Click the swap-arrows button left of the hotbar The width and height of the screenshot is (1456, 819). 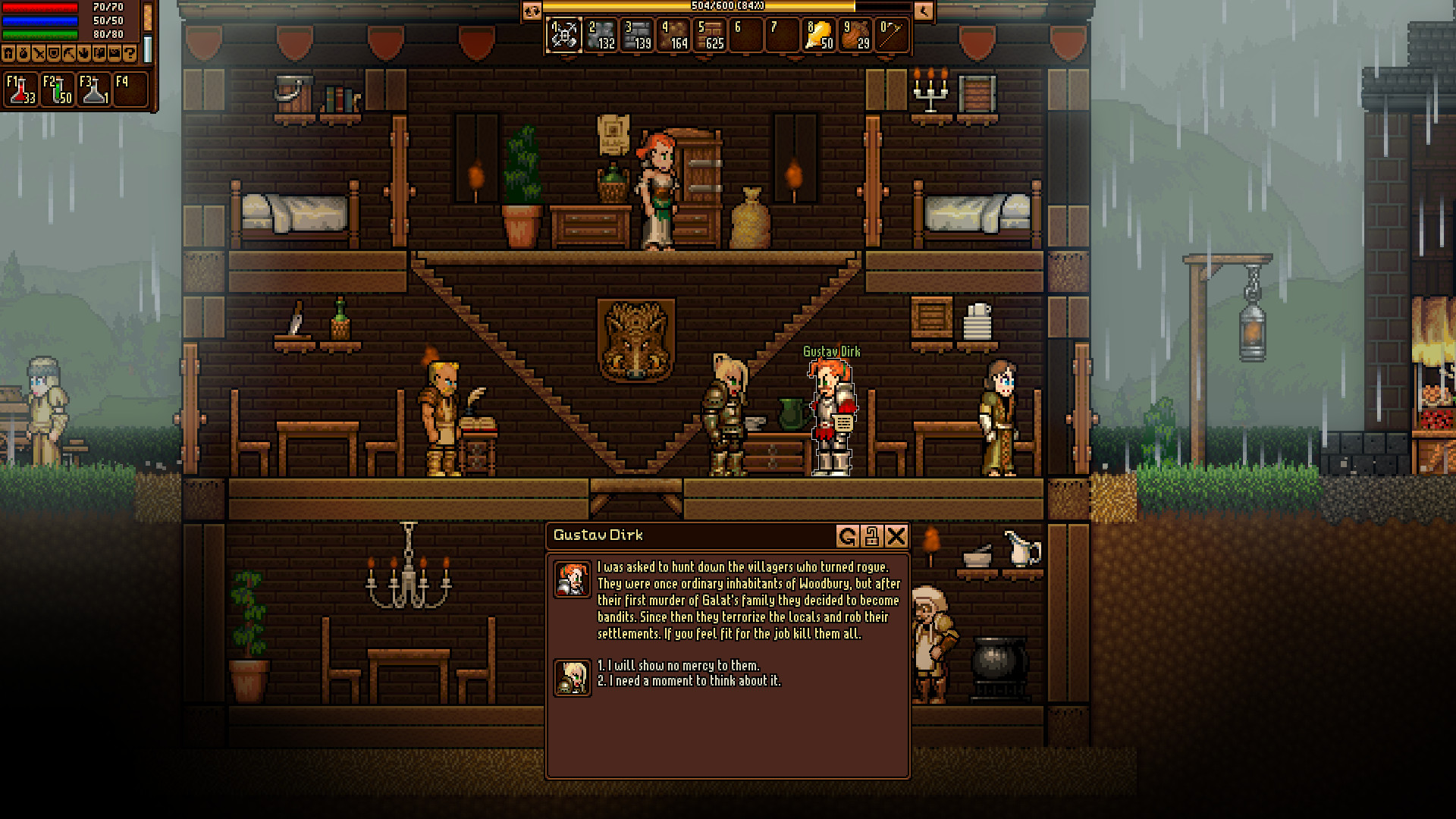[532, 11]
